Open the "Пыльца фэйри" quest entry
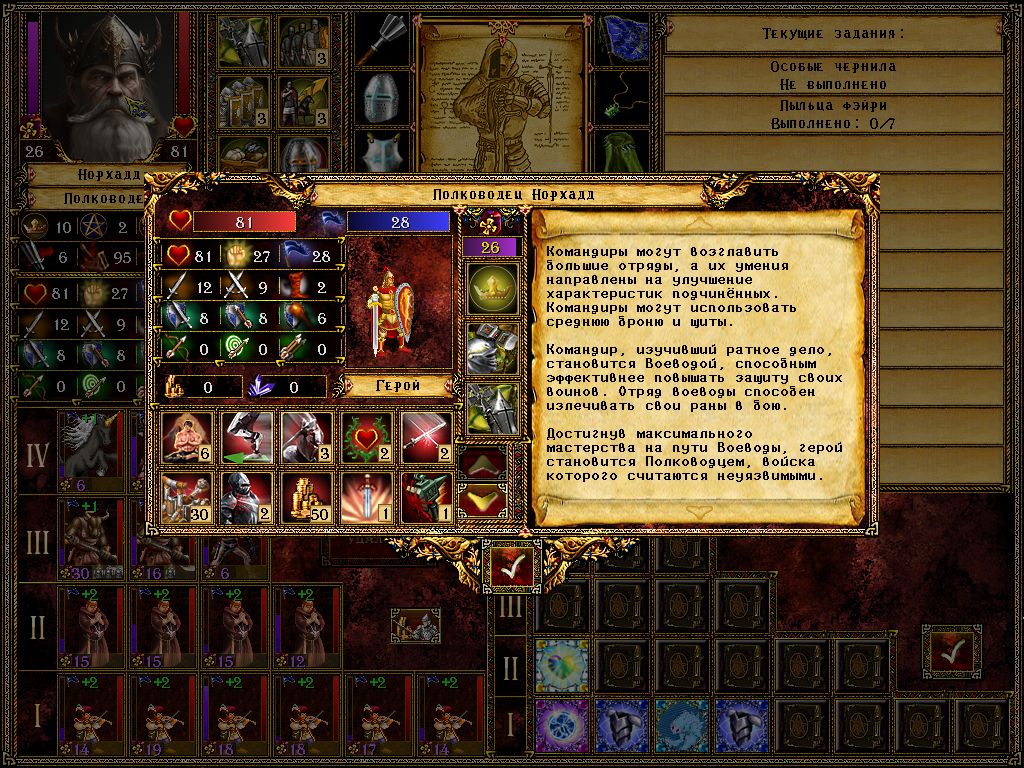This screenshot has height=768, width=1024. point(833,114)
